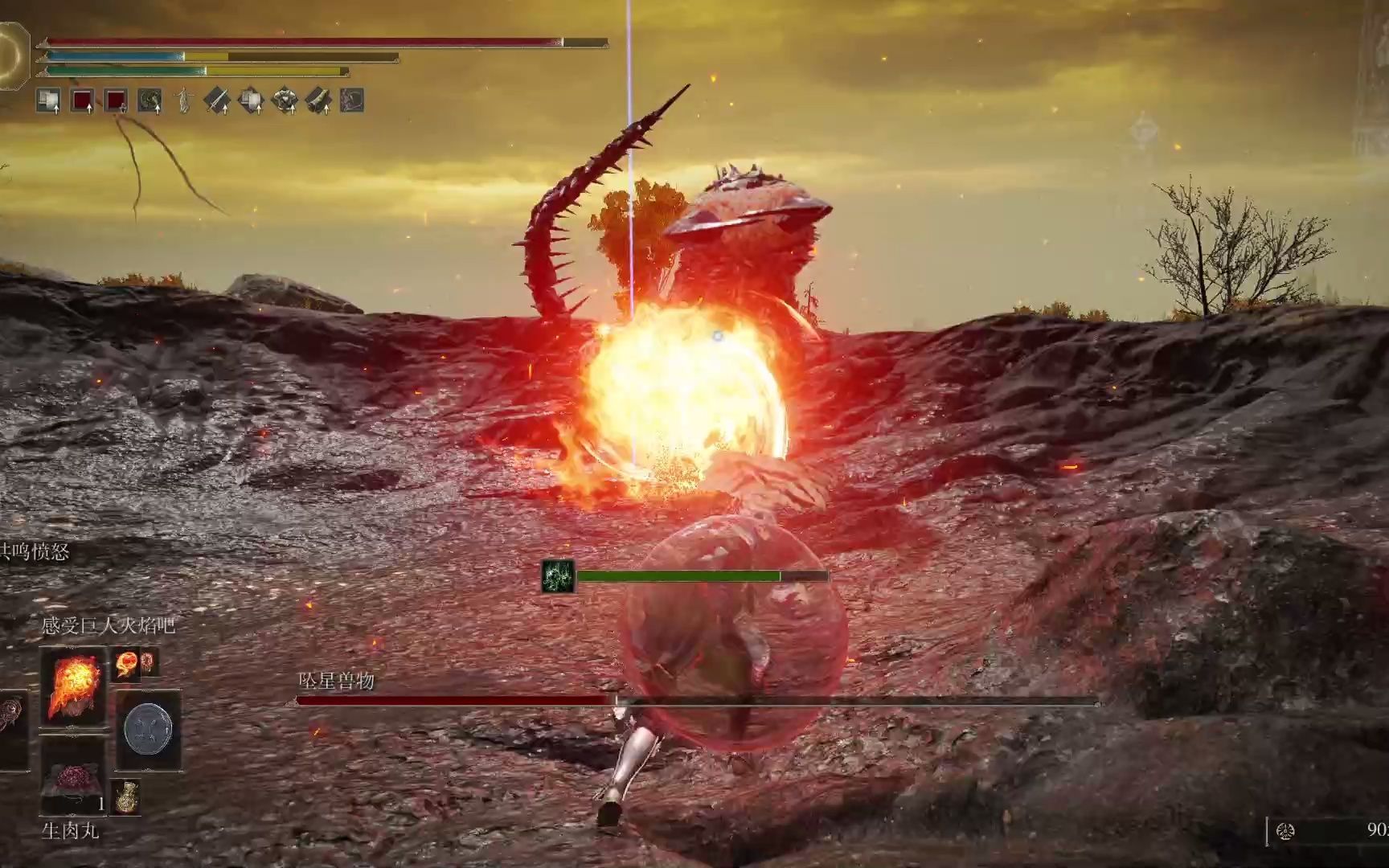Select the silver medallion shield icon
Image resolution: width=1389 pixels, height=868 pixels.
[148, 730]
